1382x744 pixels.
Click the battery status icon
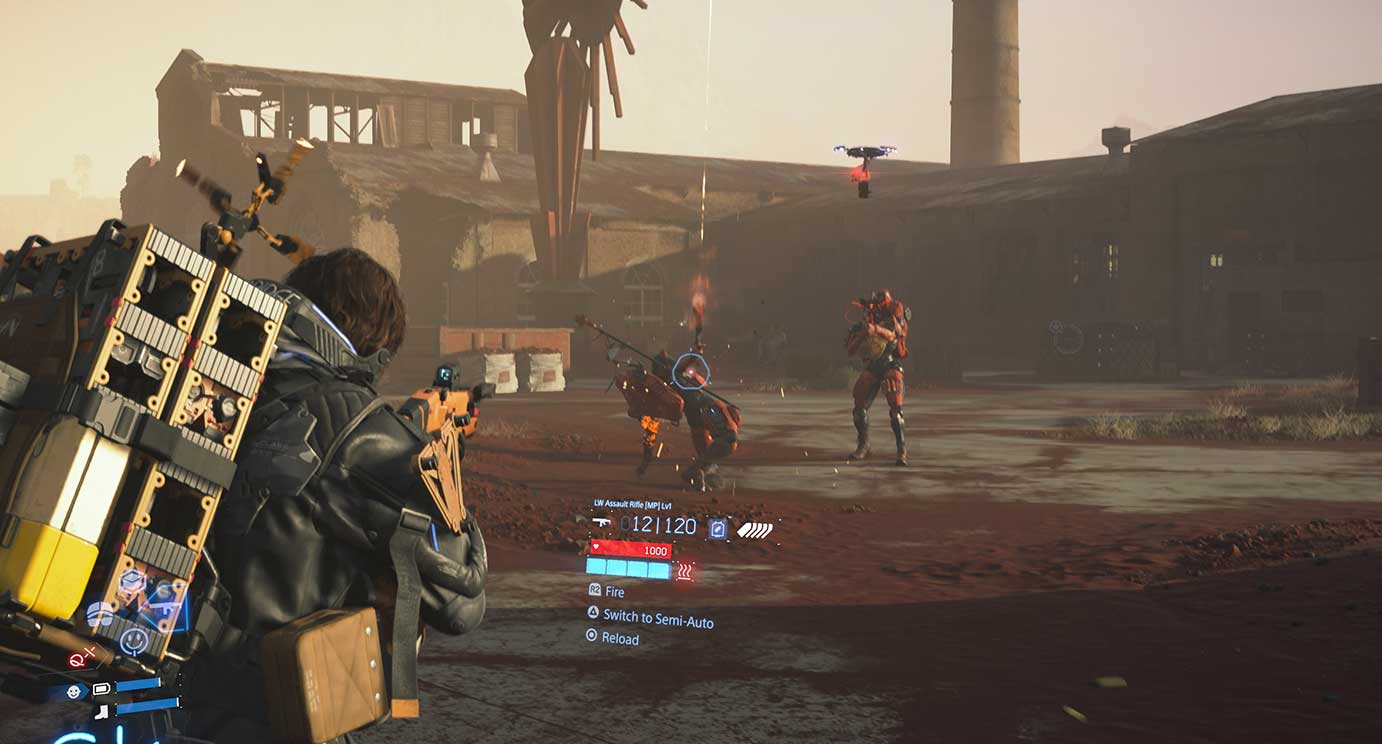pos(102,689)
